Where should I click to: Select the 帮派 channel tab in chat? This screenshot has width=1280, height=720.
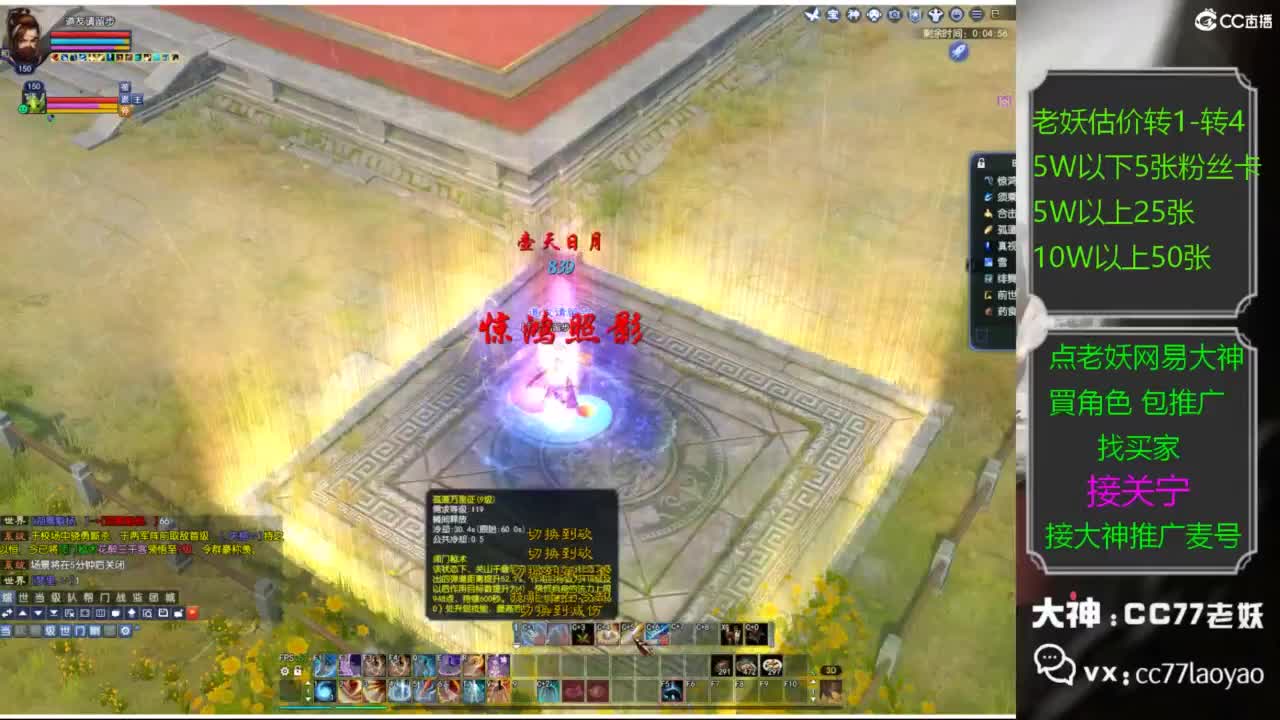tap(88, 595)
